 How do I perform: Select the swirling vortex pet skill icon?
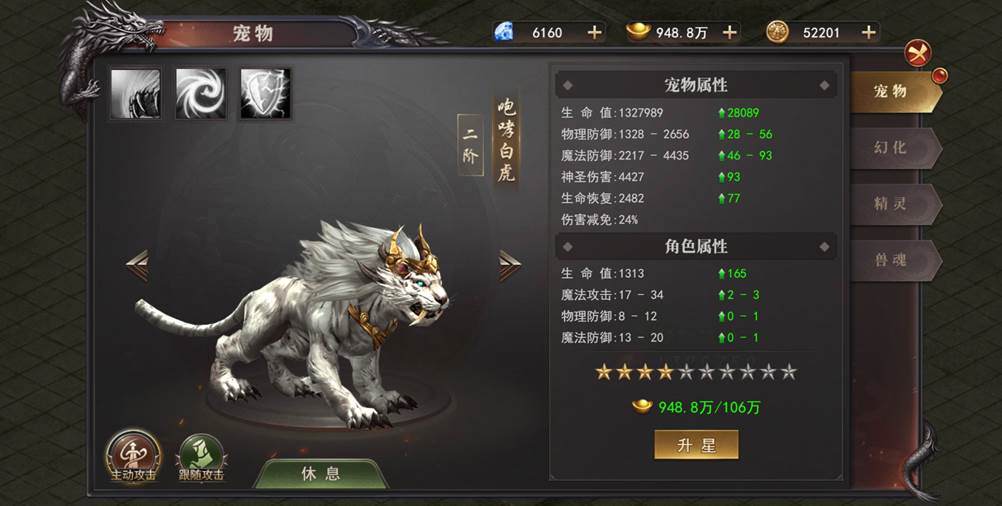pos(201,94)
